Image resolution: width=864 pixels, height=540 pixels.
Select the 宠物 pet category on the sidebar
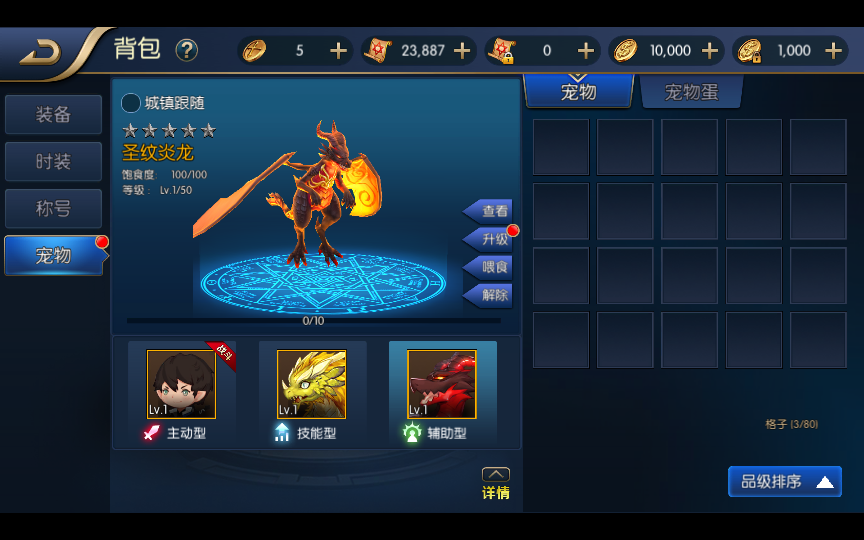pos(53,256)
